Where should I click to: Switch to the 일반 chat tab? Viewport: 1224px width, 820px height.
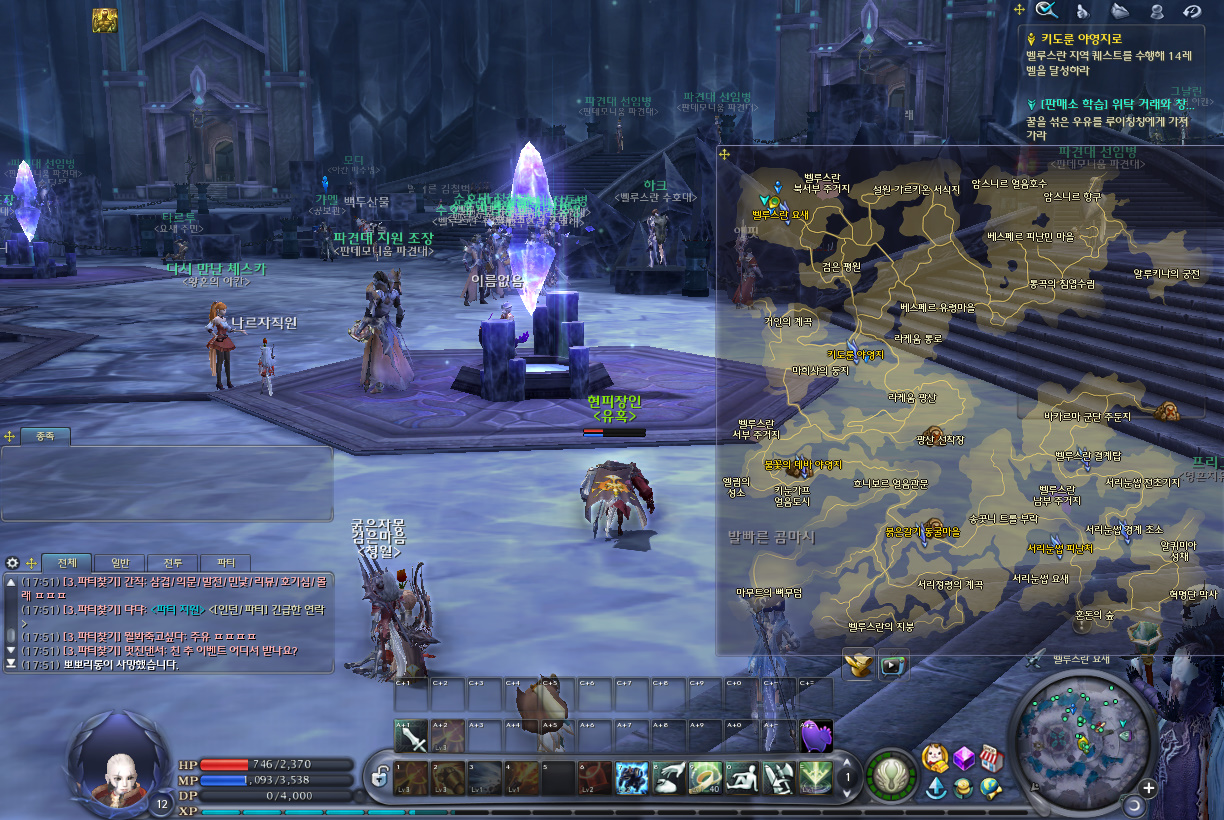point(120,563)
